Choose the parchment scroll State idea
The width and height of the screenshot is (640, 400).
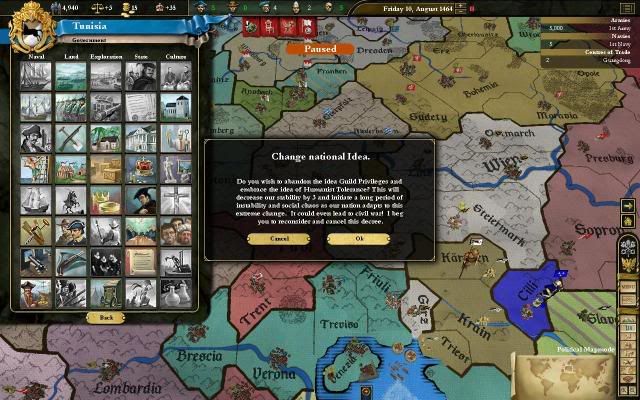pyautogui.click(x=140, y=261)
